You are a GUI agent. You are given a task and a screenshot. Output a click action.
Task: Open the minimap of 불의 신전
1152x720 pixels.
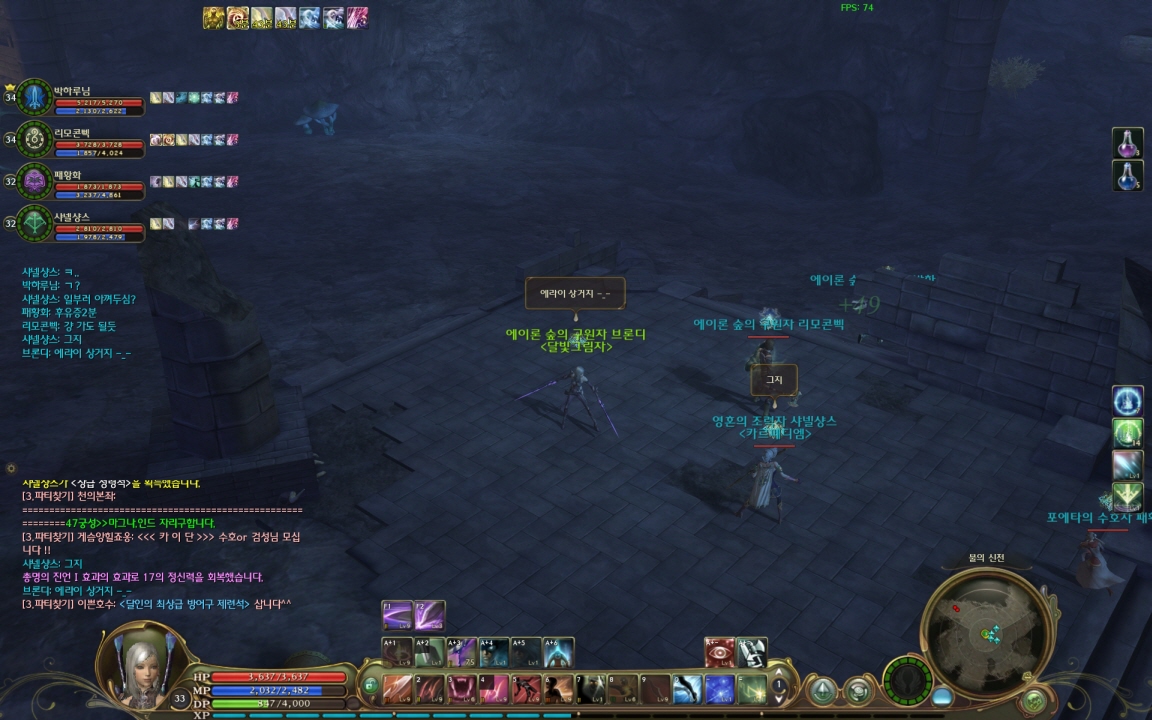coord(985,628)
